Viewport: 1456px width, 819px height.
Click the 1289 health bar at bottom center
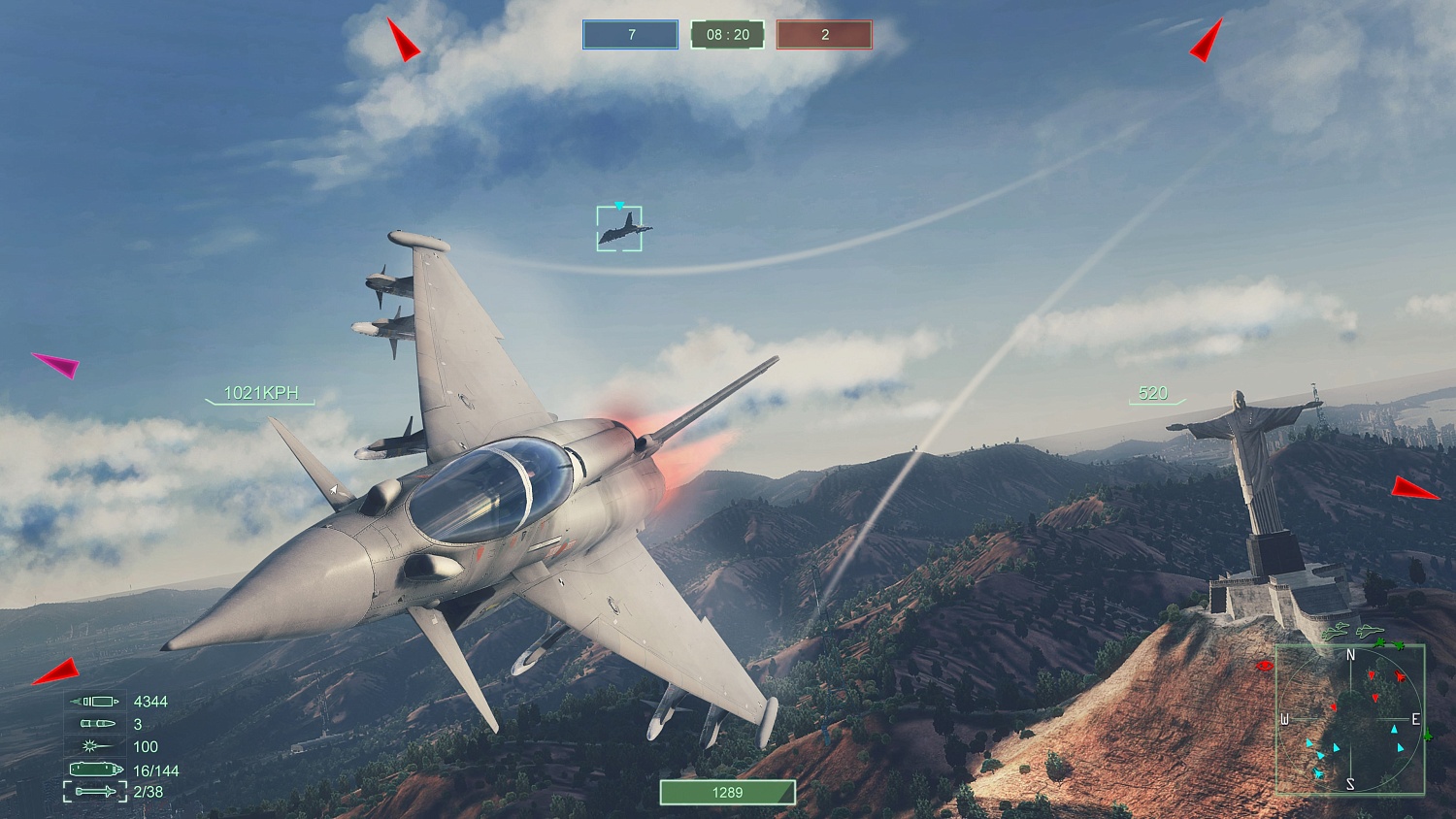[728, 792]
